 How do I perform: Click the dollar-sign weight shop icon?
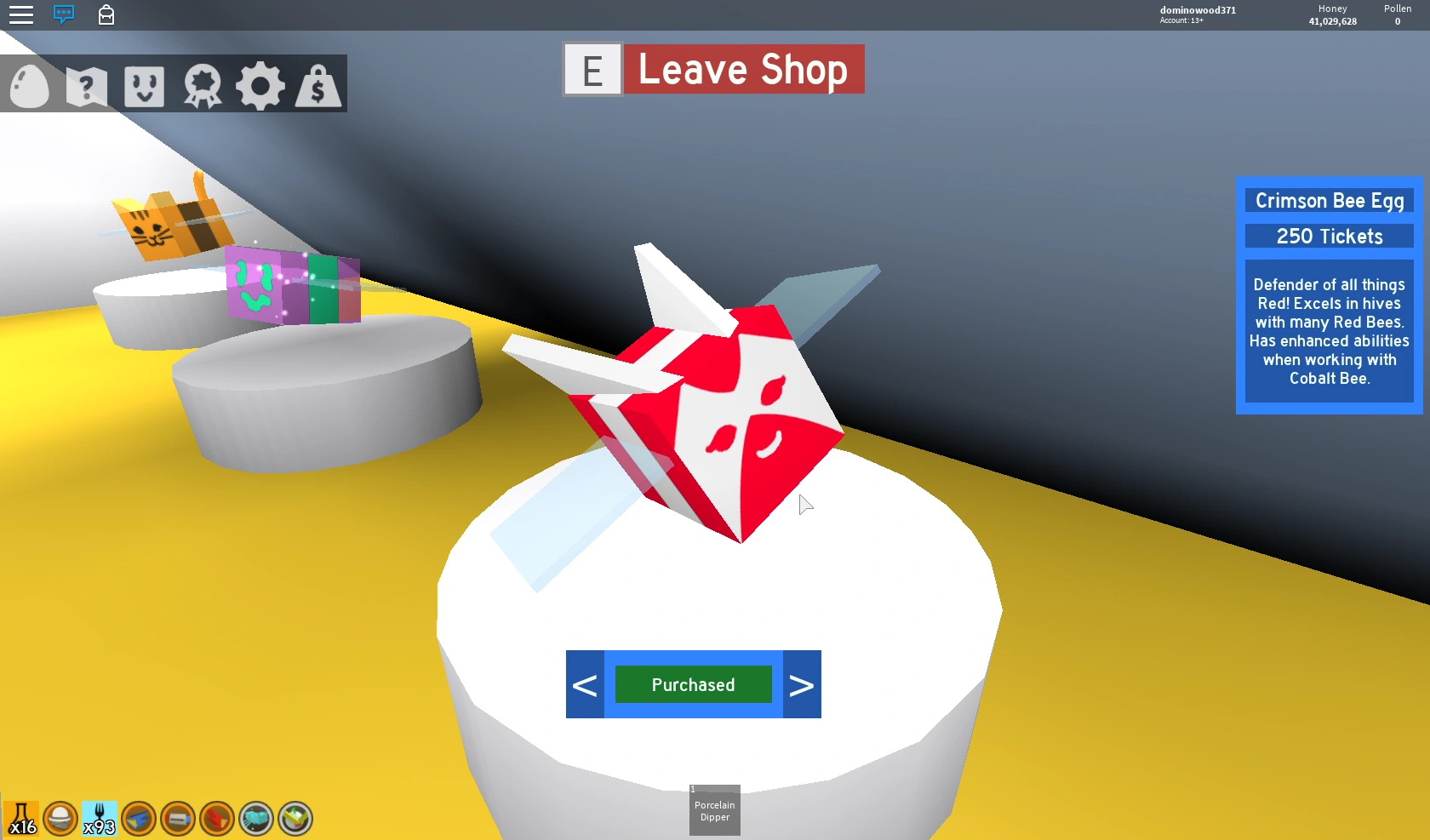click(x=318, y=84)
